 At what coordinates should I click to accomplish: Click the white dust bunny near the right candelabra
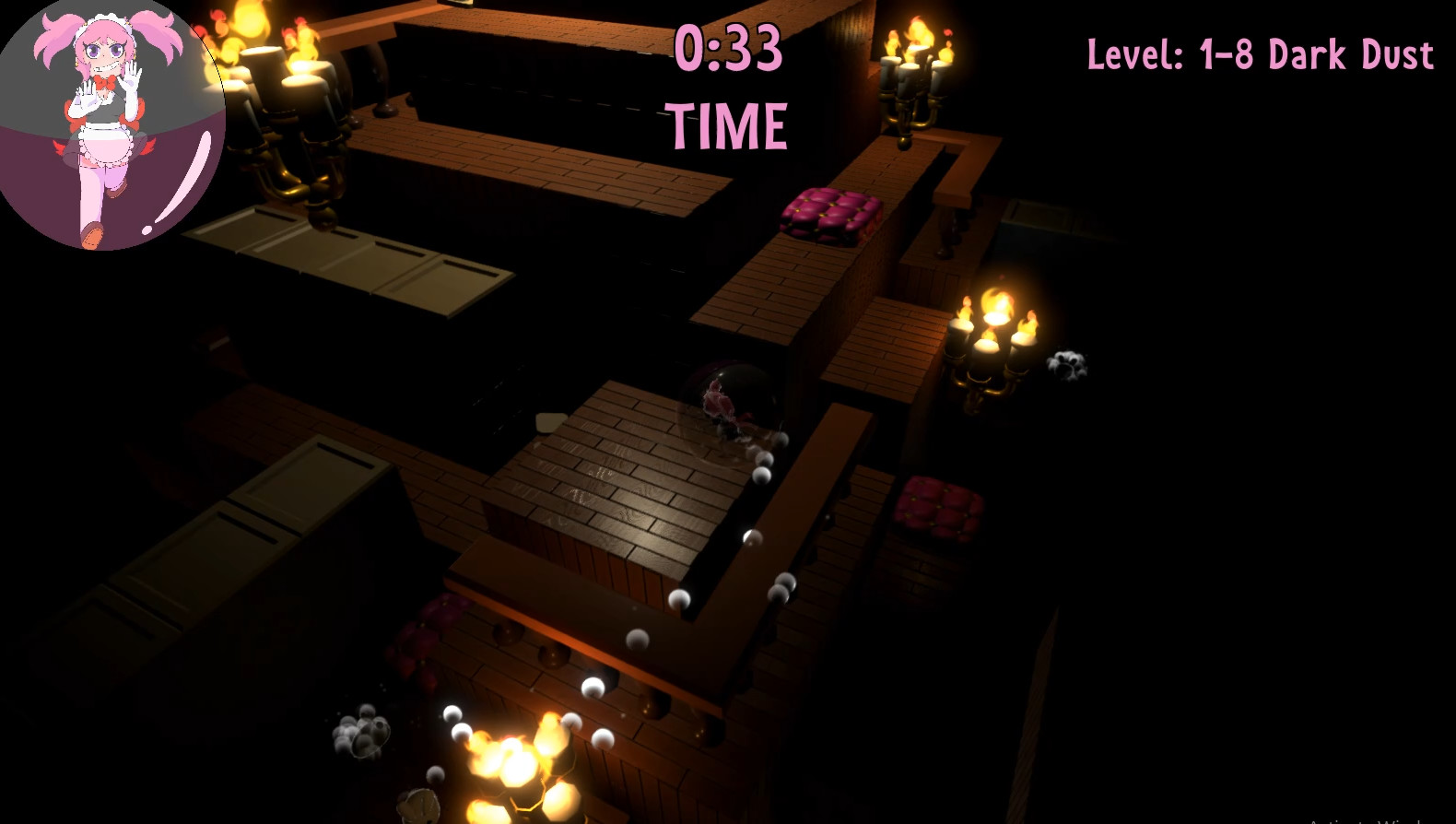tap(1069, 364)
